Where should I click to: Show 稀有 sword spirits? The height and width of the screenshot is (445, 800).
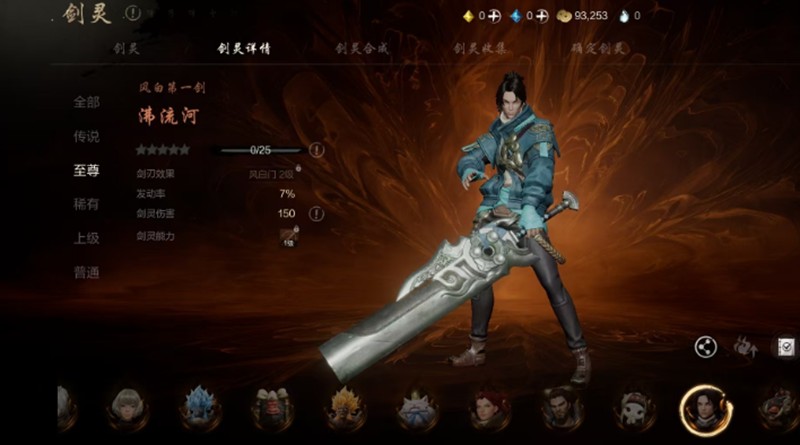[x=86, y=204]
